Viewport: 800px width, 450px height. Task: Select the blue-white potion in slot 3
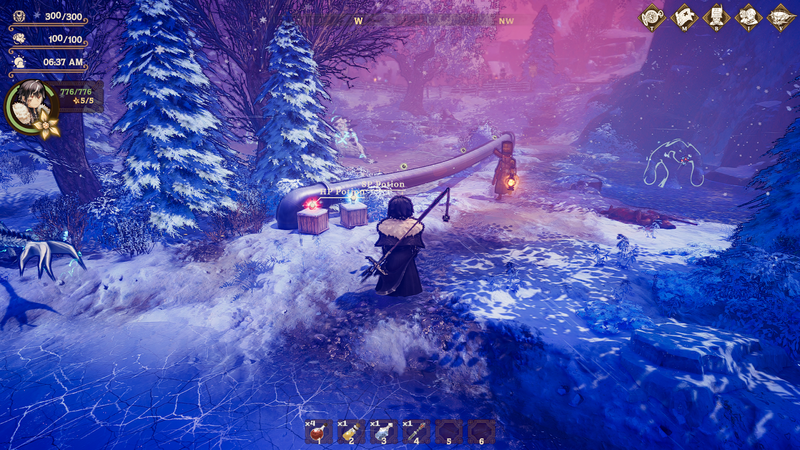pyautogui.click(x=385, y=431)
